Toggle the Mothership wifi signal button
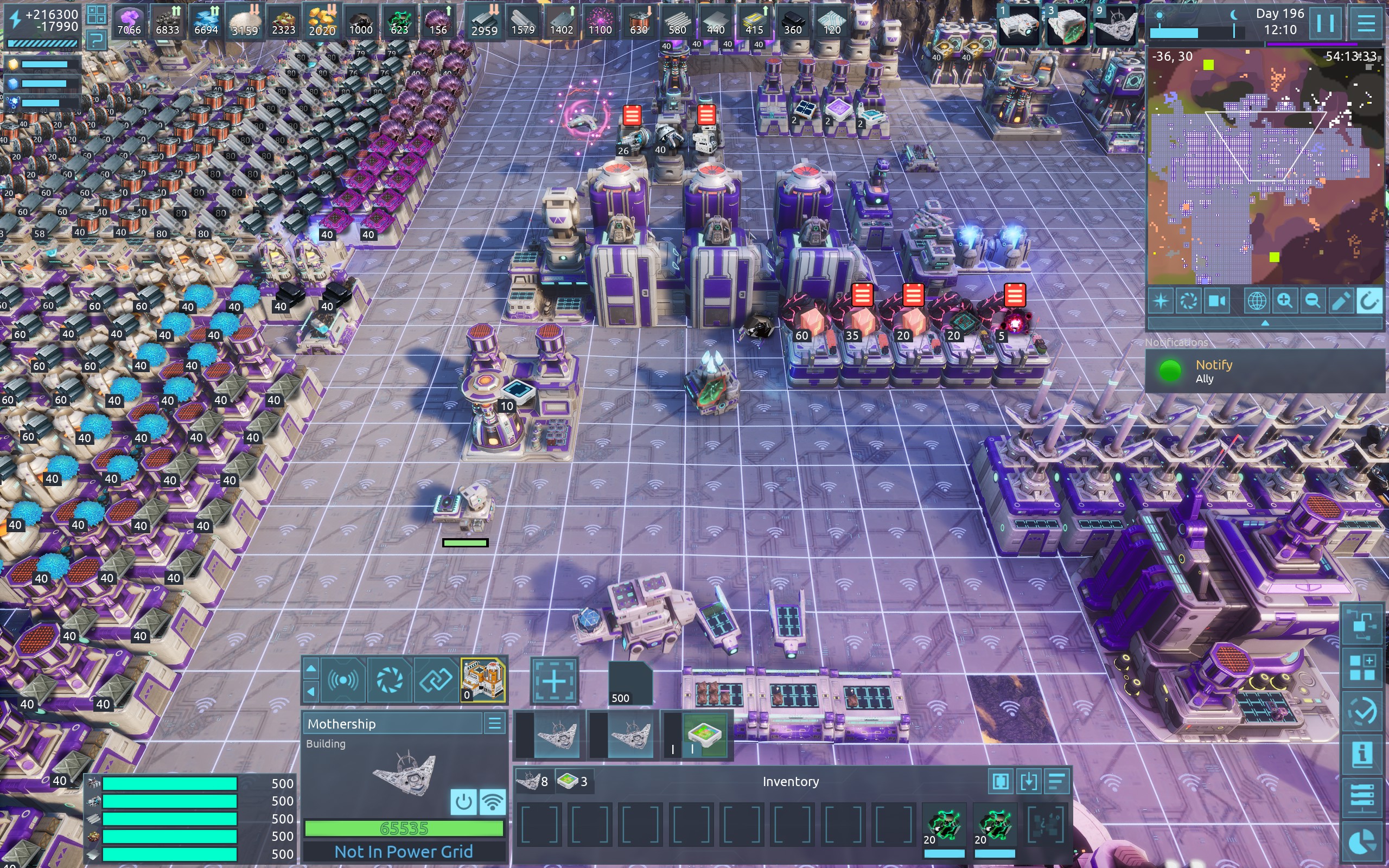Screen dimensions: 1389x868 493,801
